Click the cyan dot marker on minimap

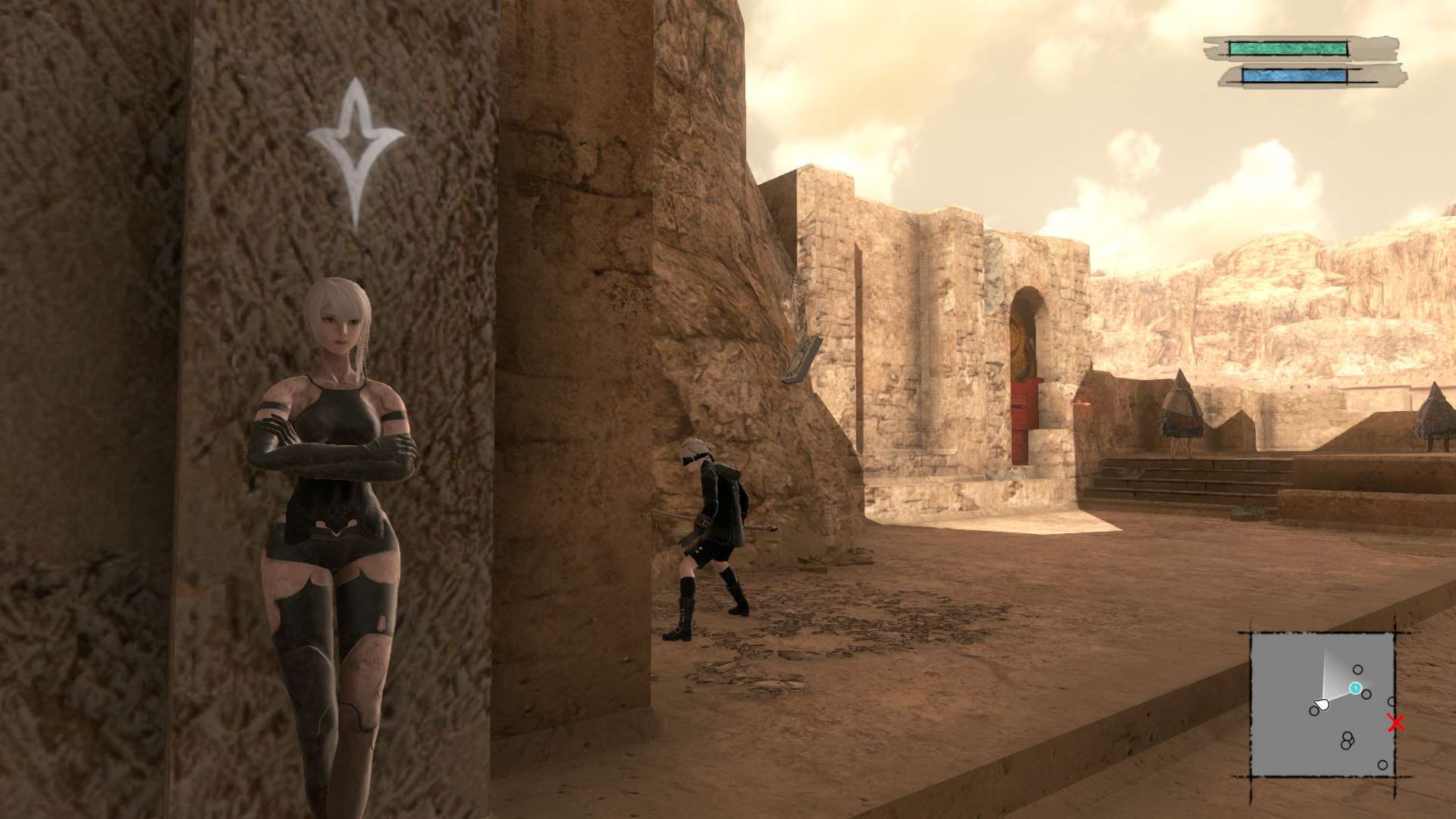coord(1355,688)
